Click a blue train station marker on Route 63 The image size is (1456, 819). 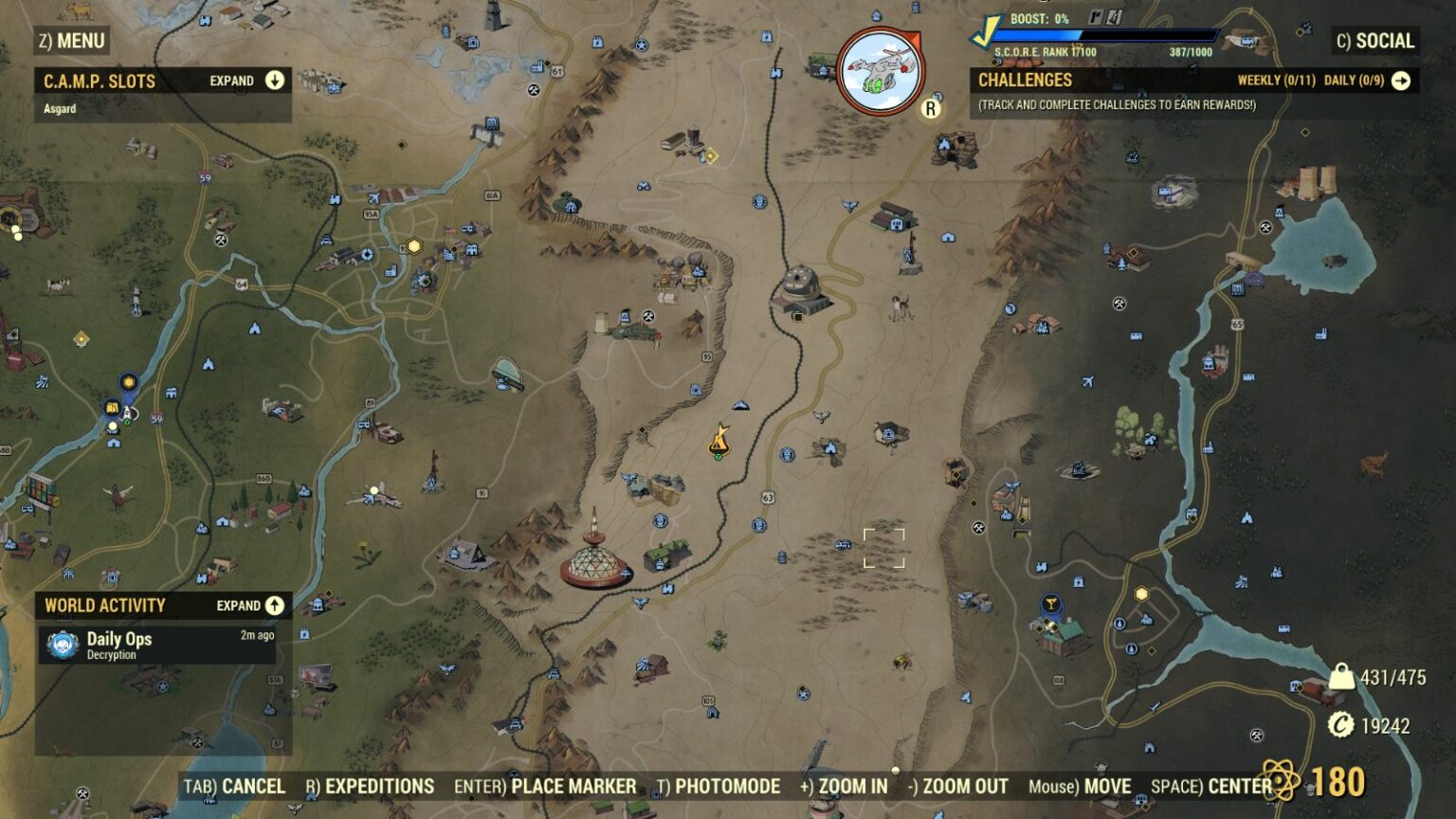point(787,456)
